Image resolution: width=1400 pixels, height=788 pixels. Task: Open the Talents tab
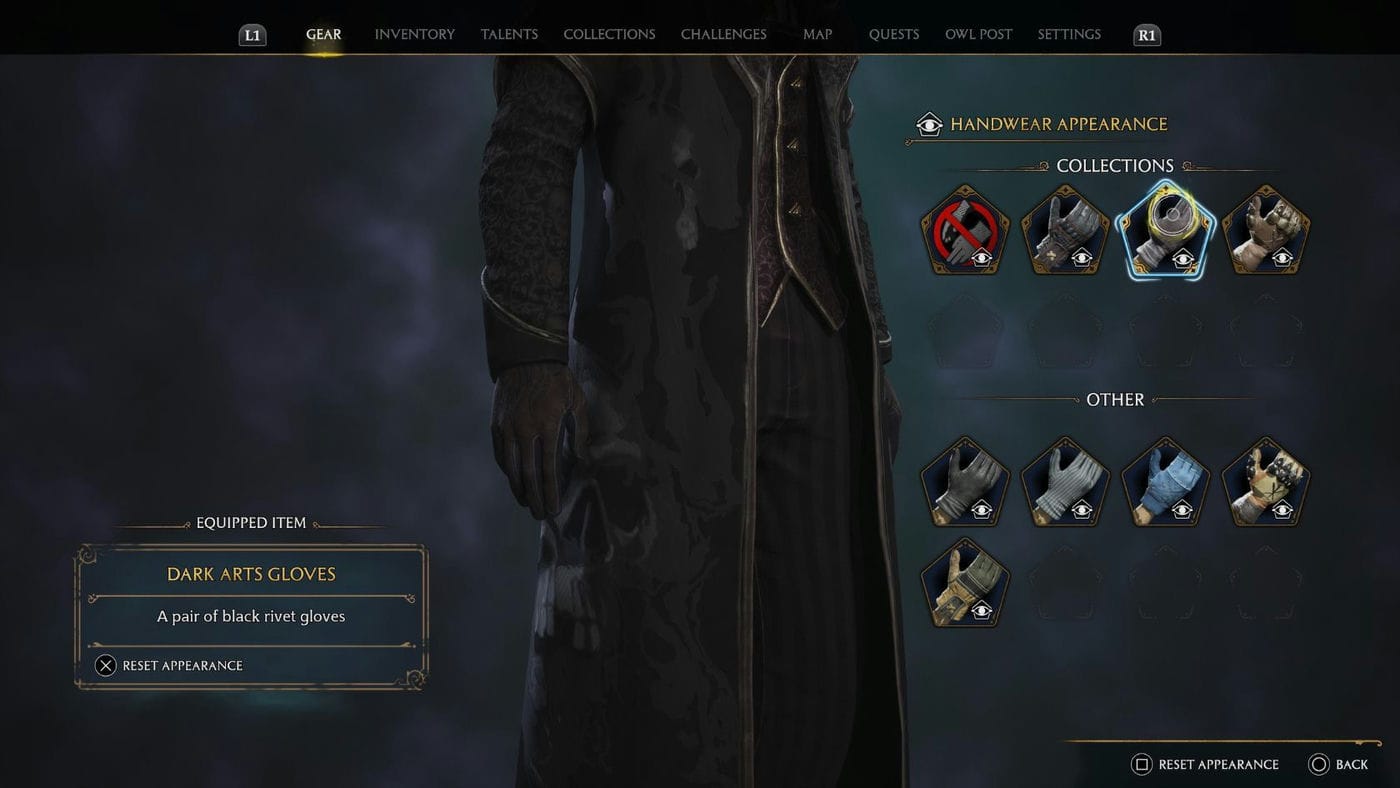tap(509, 33)
